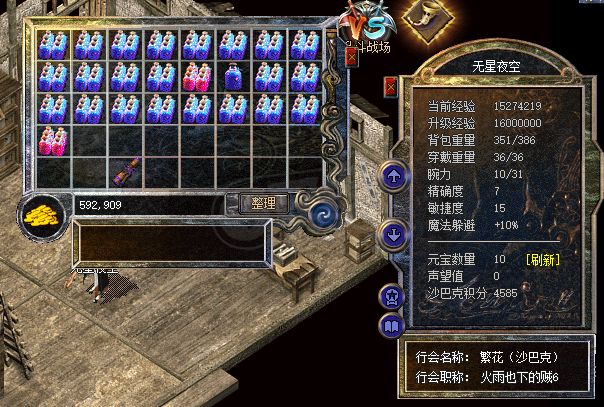Select the single blue potion bottle
Screen dimensions: 604x407
click(234, 77)
